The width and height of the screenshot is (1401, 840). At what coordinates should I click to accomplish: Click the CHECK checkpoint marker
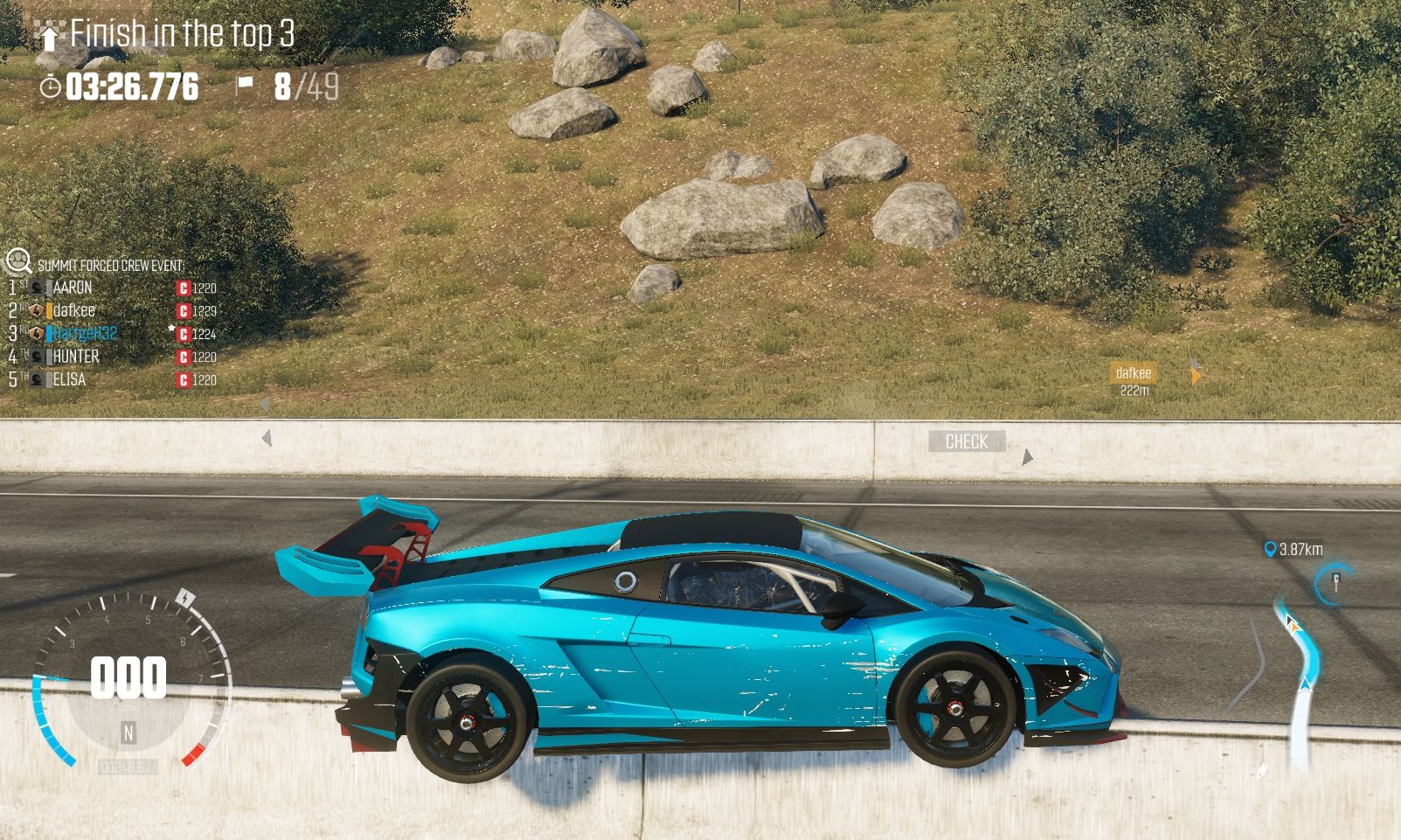[x=967, y=441]
